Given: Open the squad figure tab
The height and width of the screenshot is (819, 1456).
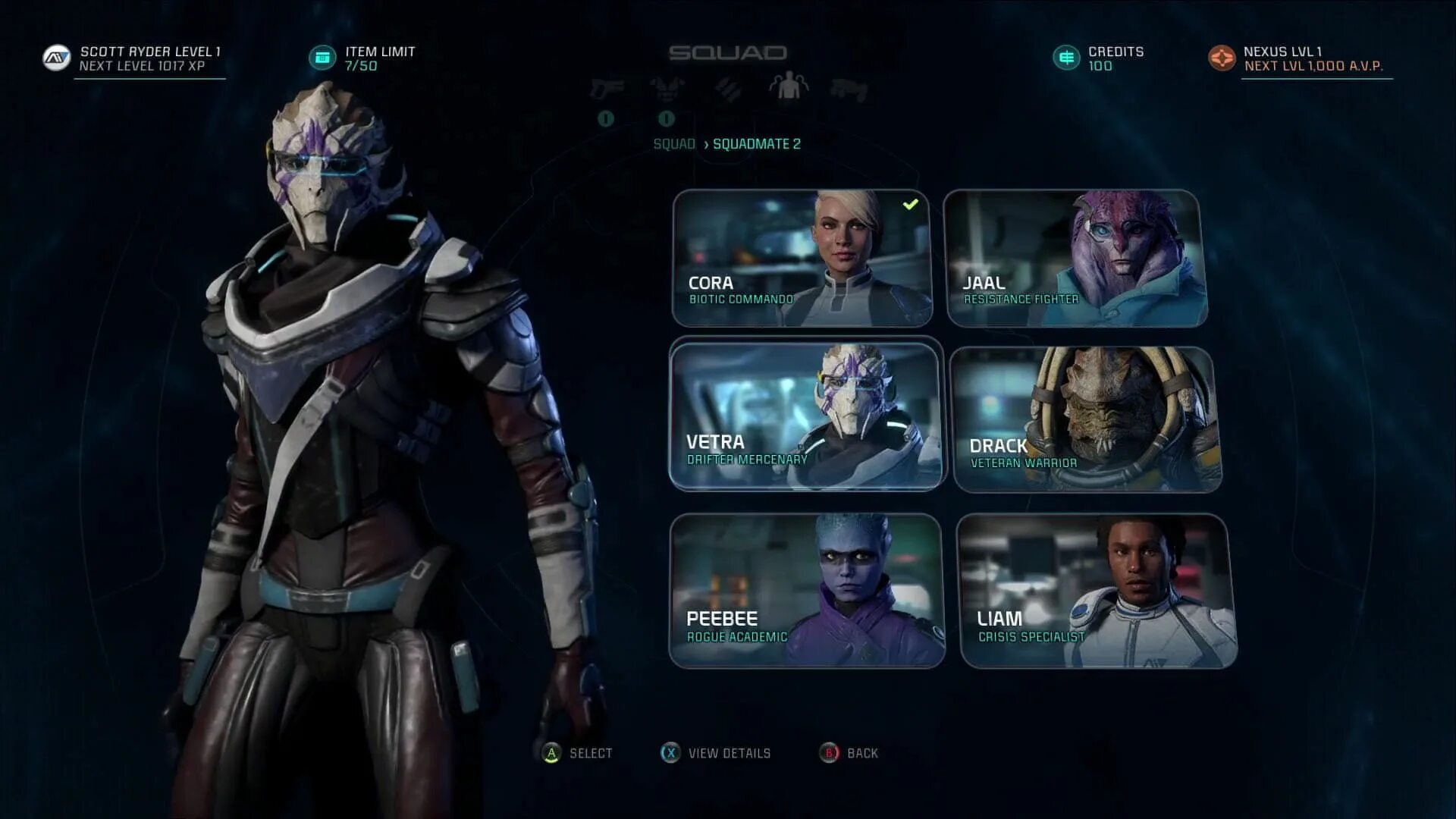Looking at the screenshot, I should click(789, 86).
